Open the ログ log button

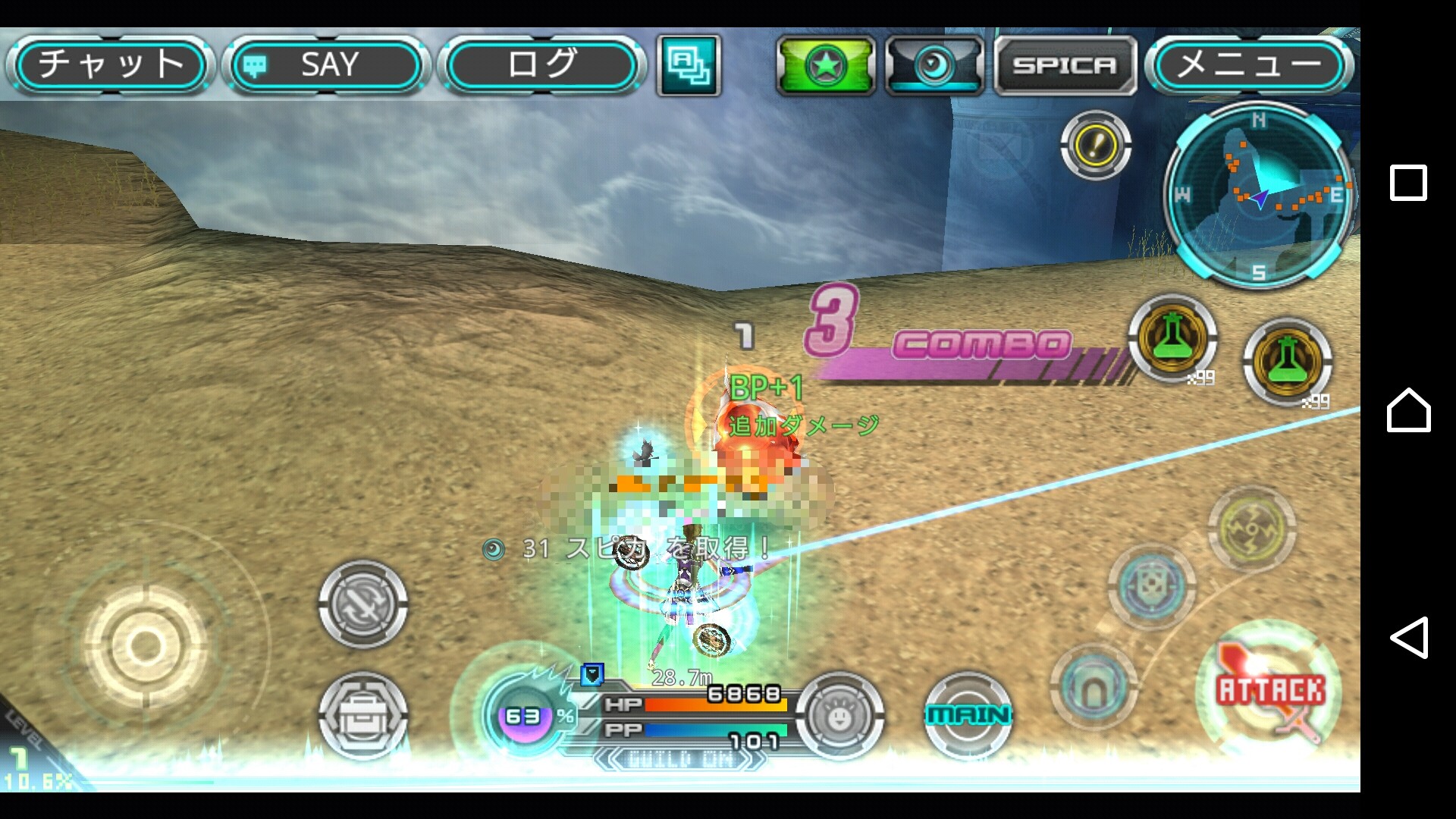coord(541,64)
